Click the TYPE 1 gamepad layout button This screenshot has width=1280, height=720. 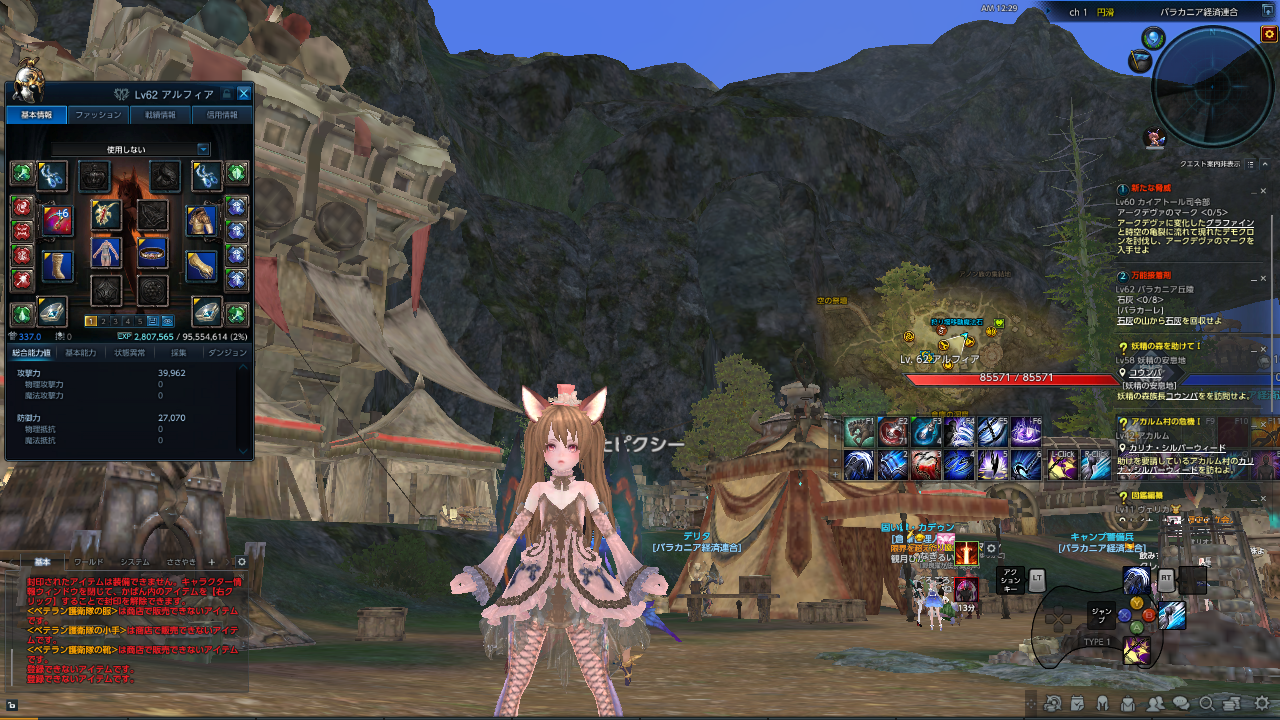point(1097,643)
